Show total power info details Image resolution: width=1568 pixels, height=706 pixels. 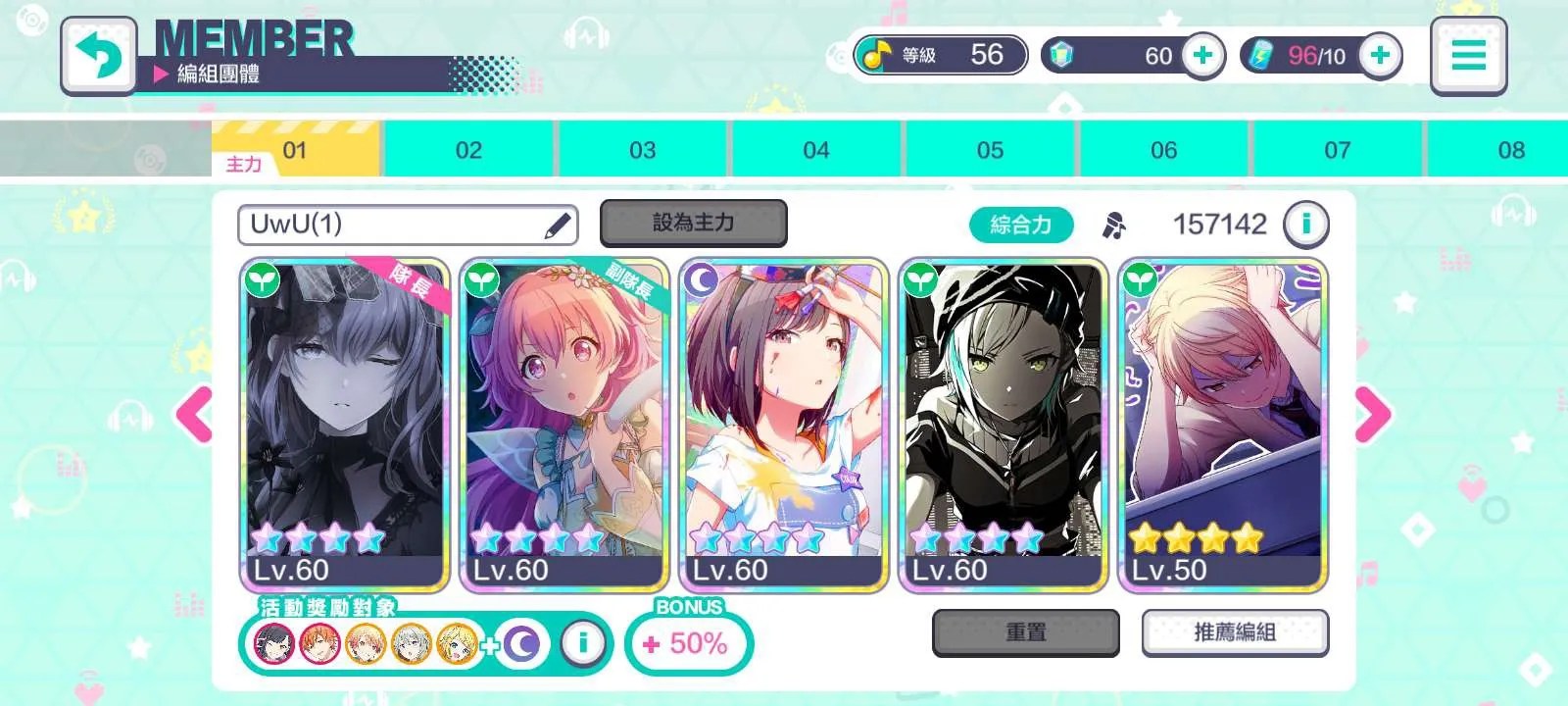[x=1305, y=225]
